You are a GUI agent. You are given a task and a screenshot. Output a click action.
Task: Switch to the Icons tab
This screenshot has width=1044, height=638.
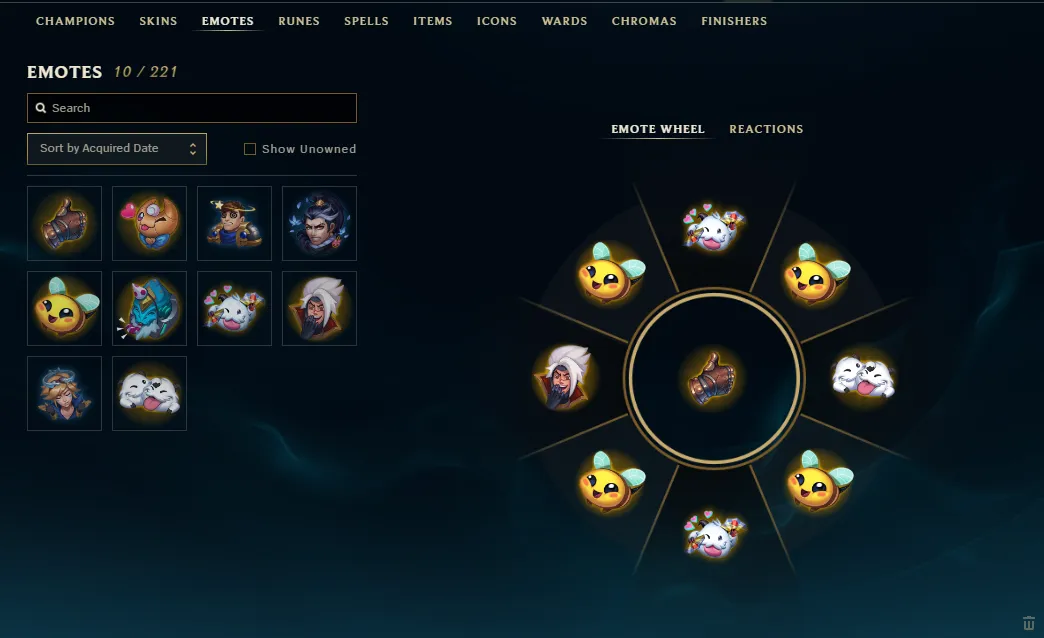pos(497,21)
